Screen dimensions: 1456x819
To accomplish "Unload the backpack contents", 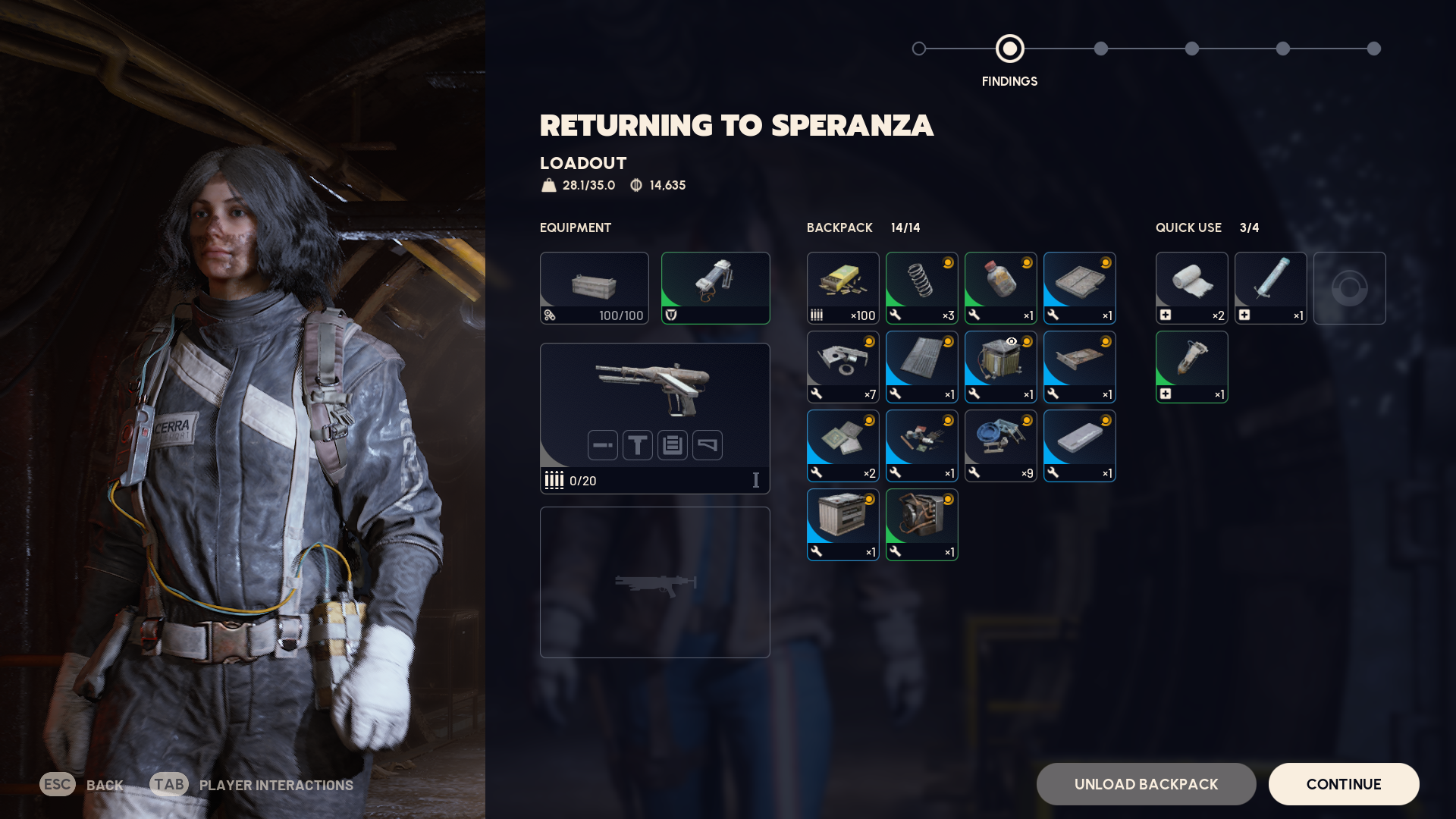I will tap(1146, 784).
